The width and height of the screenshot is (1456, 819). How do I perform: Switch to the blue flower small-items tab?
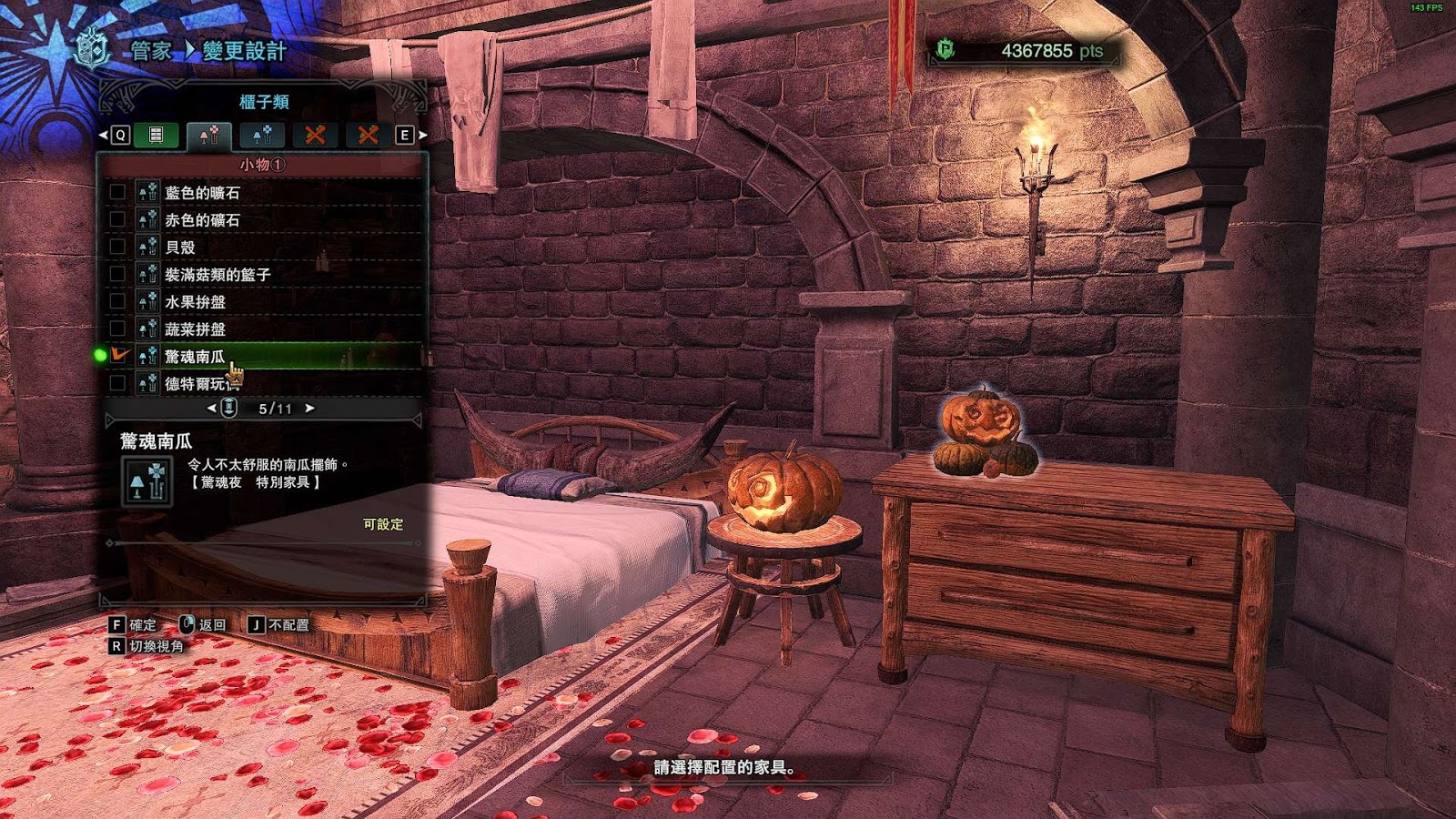pos(262,136)
